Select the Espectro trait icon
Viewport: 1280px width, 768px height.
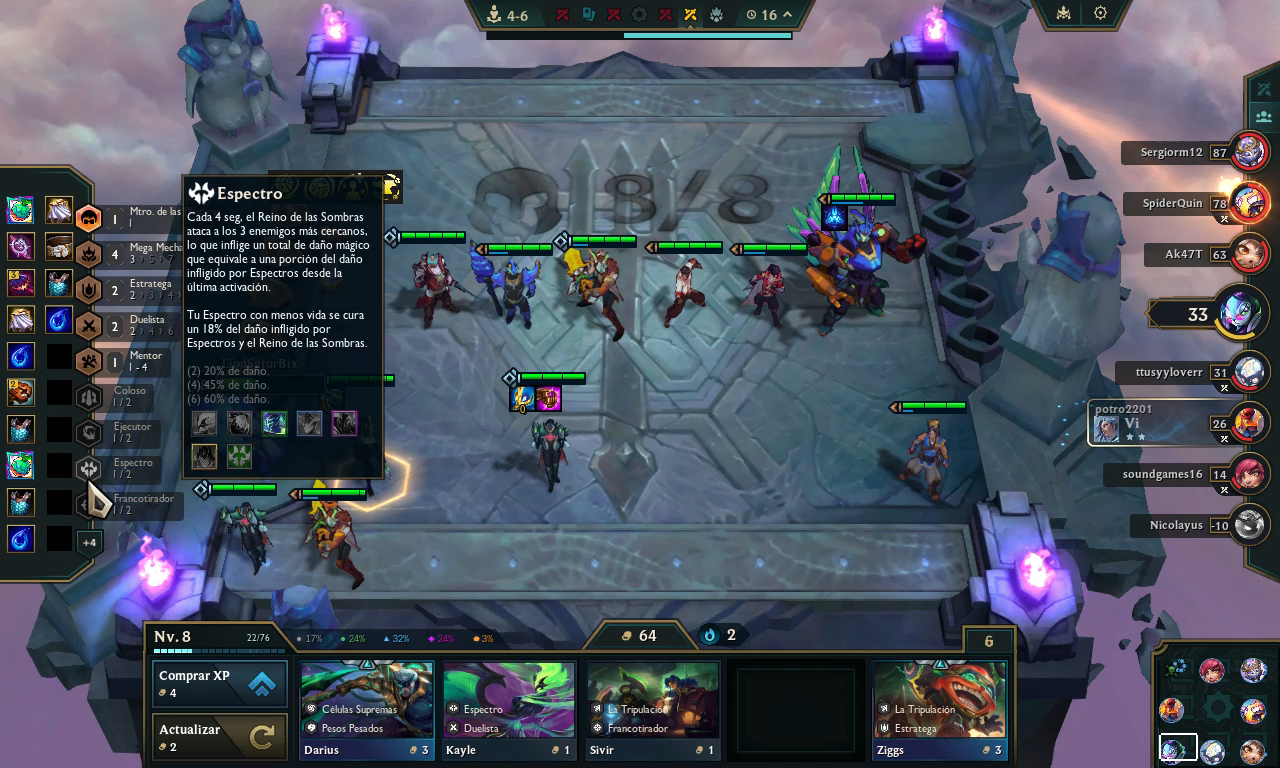[89, 466]
